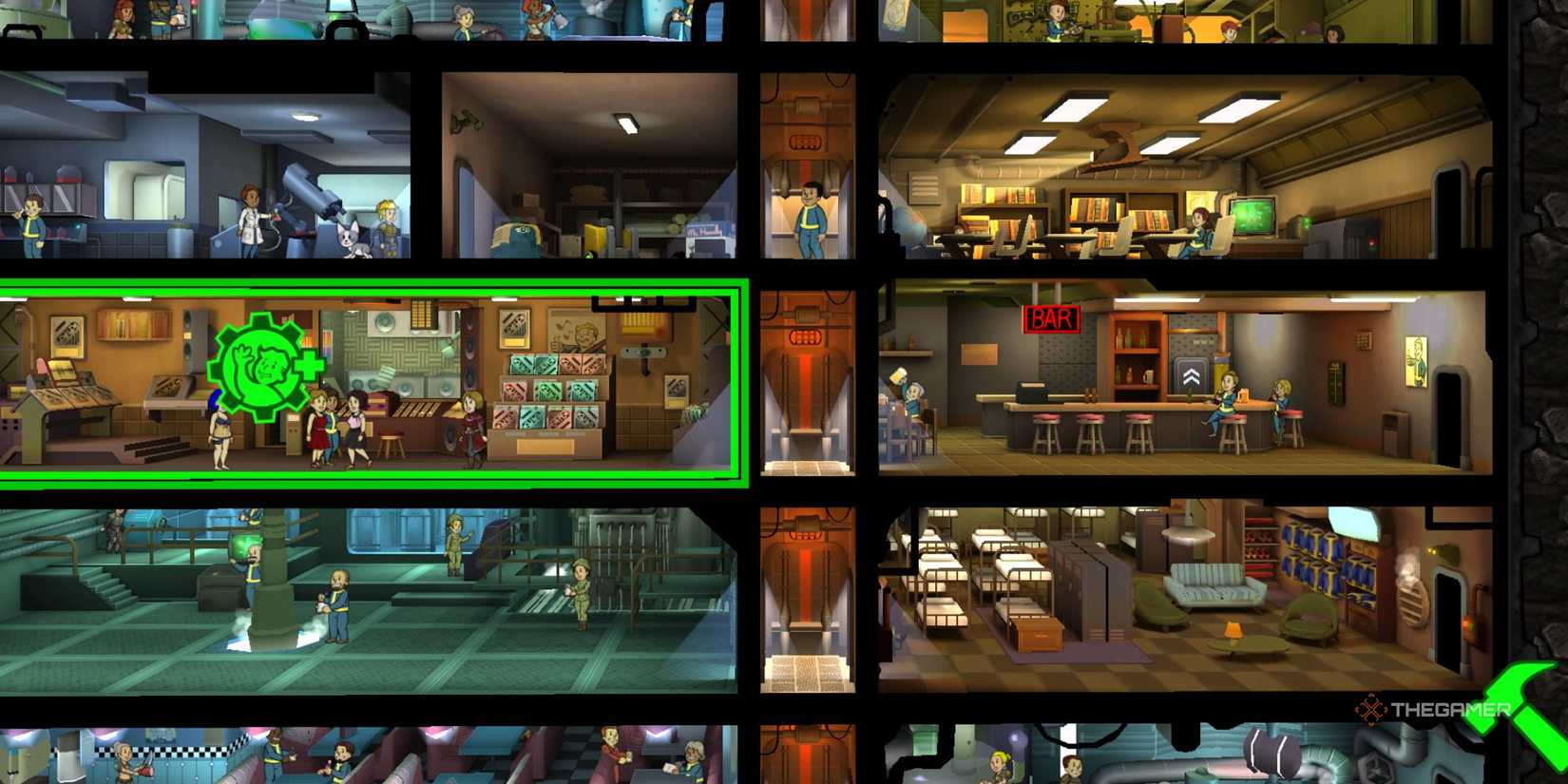Expand the record shelf display in the radio studio
Screen dimensions: 1568x784
coord(550,396)
